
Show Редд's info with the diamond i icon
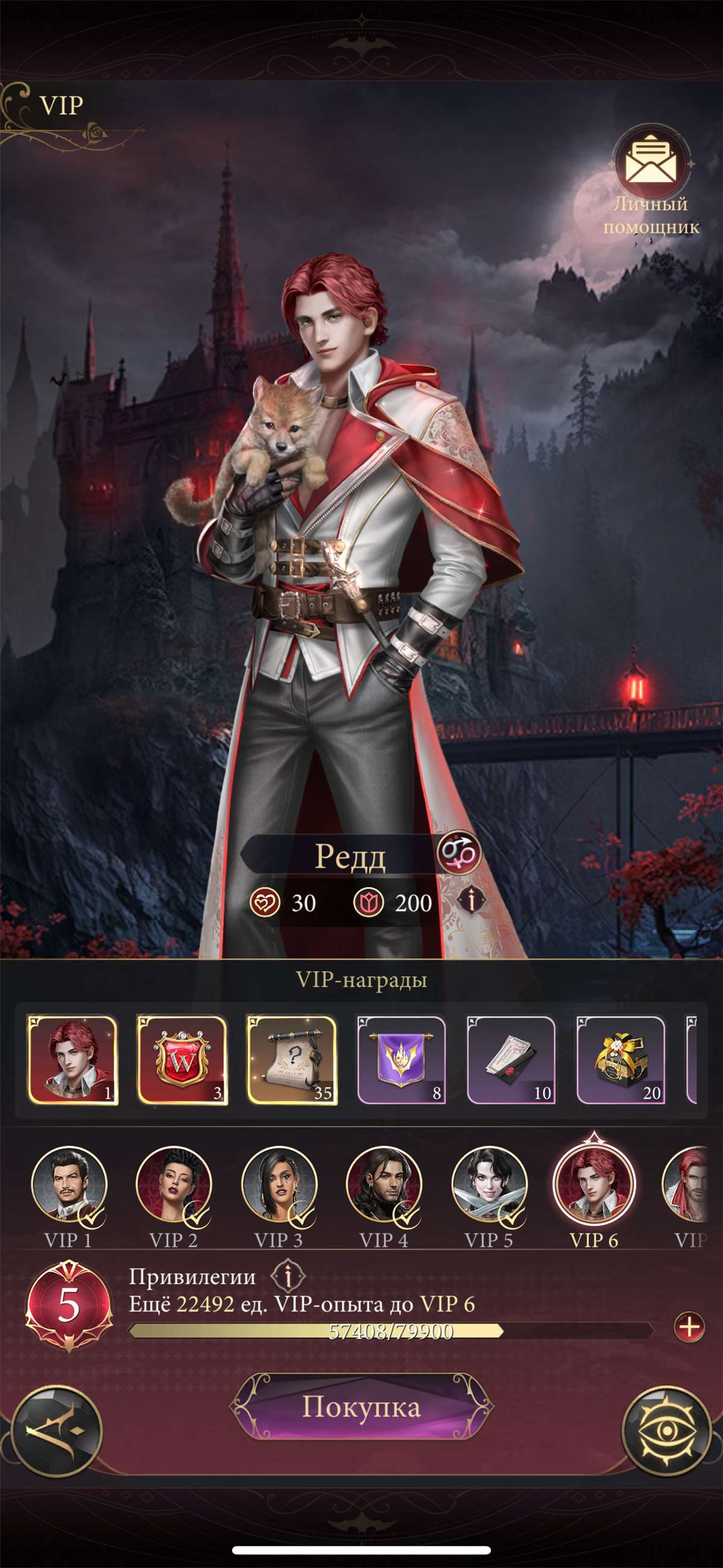point(471,900)
